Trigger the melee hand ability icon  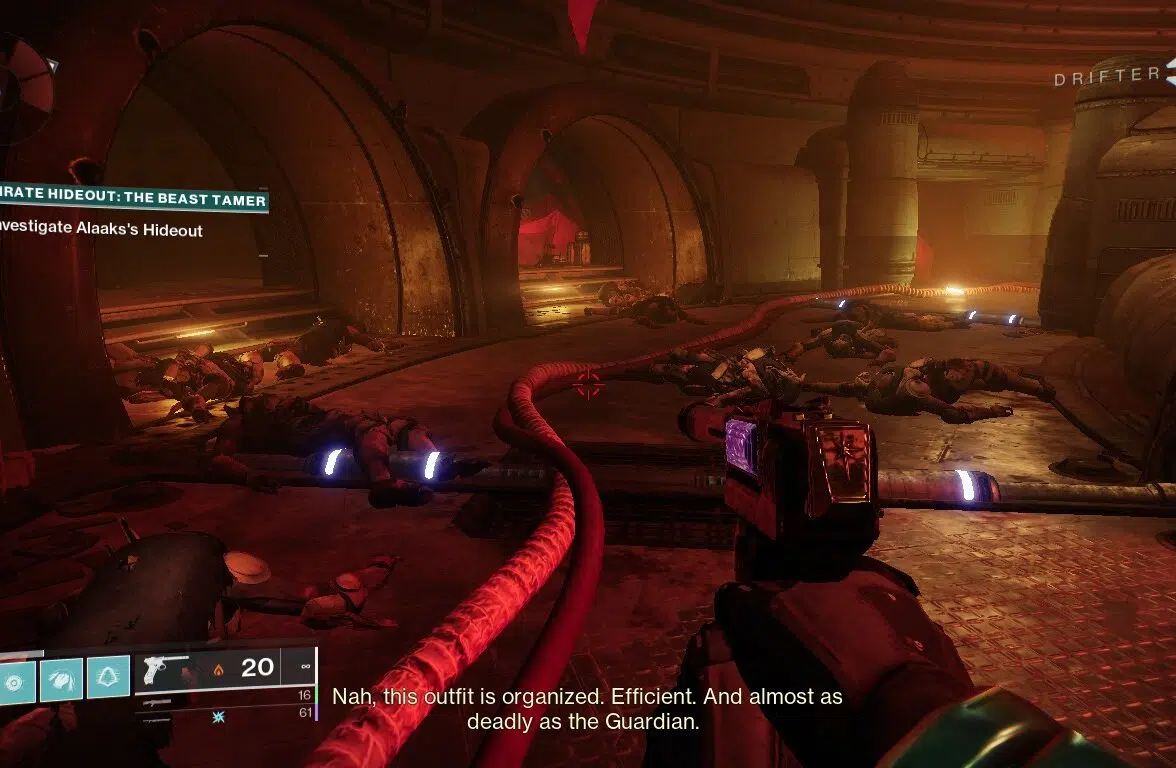pyautogui.click(x=62, y=678)
